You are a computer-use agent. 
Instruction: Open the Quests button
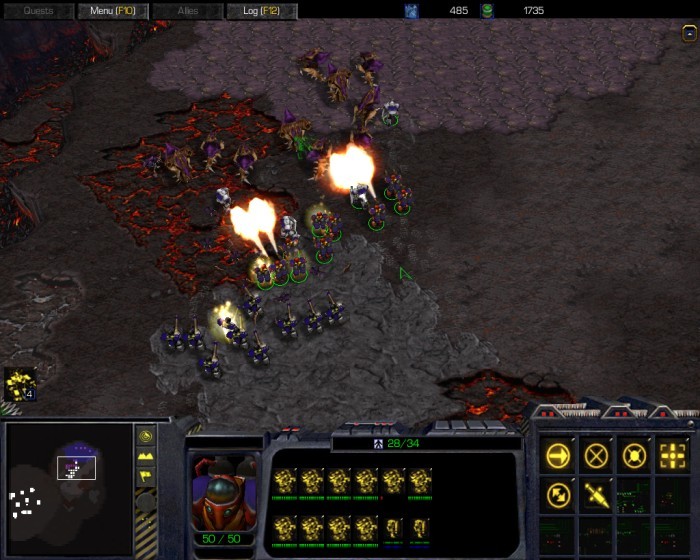point(38,11)
